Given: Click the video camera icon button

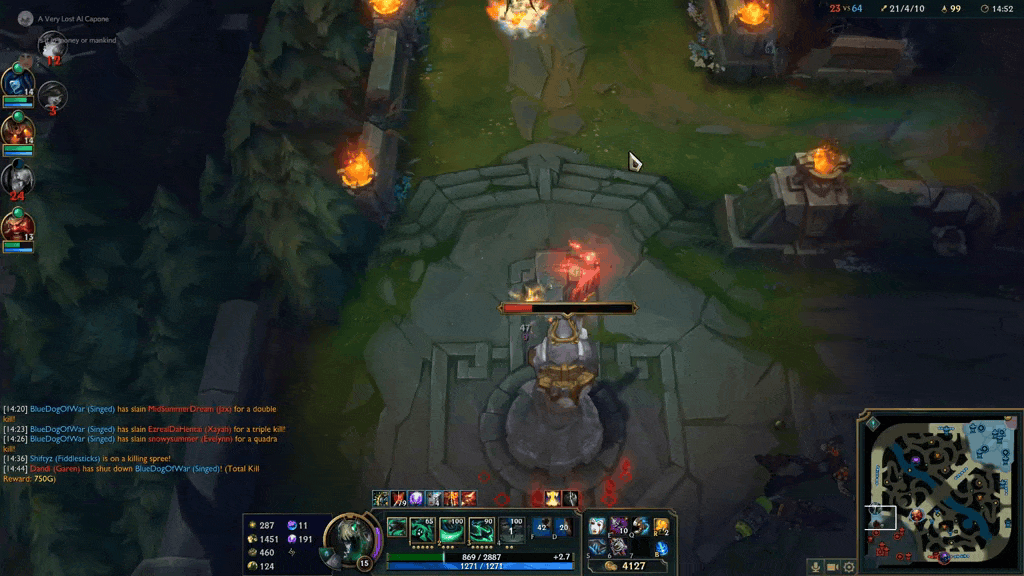Looking at the screenshot, I should [833, 567].
